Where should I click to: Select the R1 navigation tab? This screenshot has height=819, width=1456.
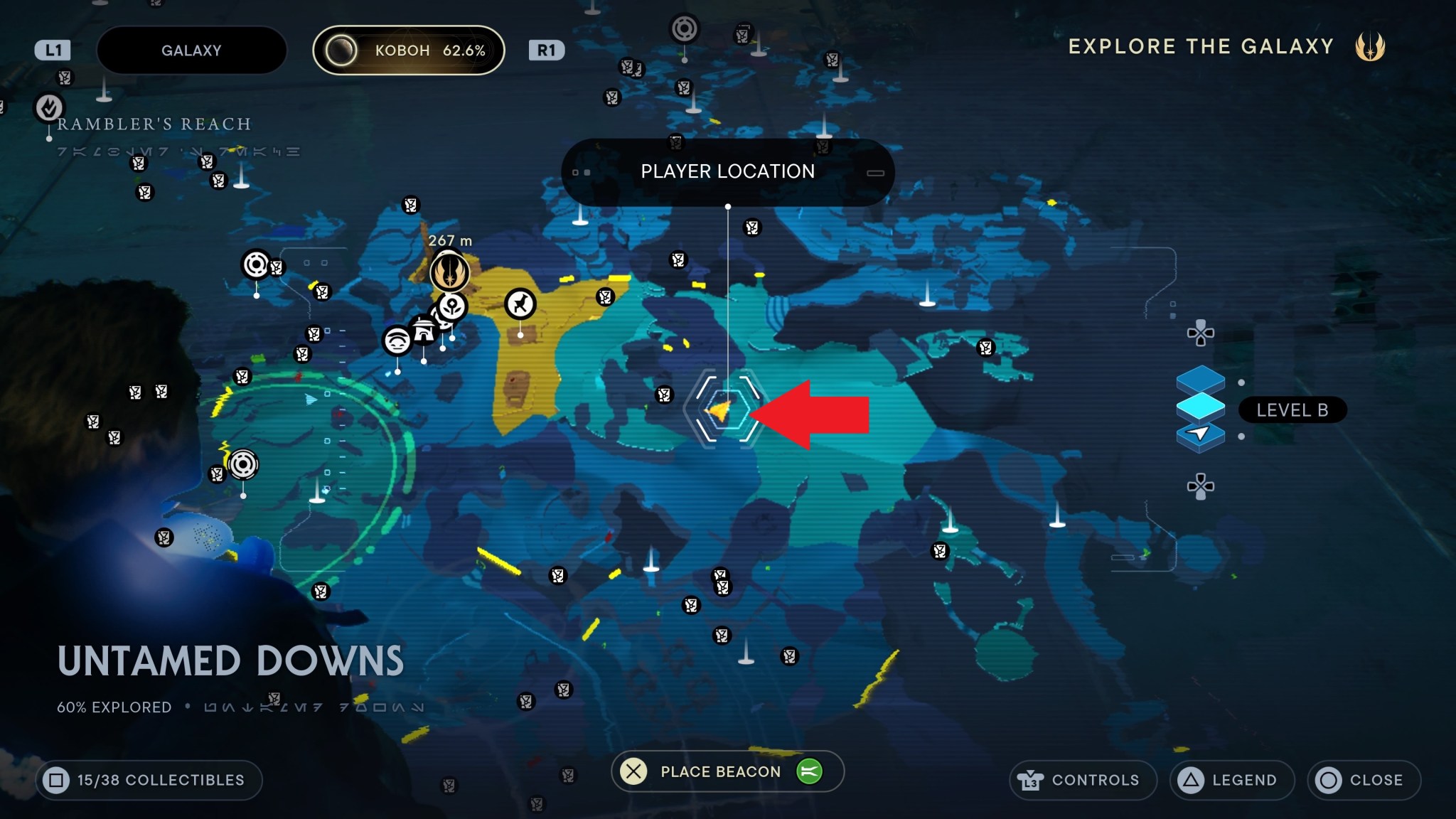[547, 50]
